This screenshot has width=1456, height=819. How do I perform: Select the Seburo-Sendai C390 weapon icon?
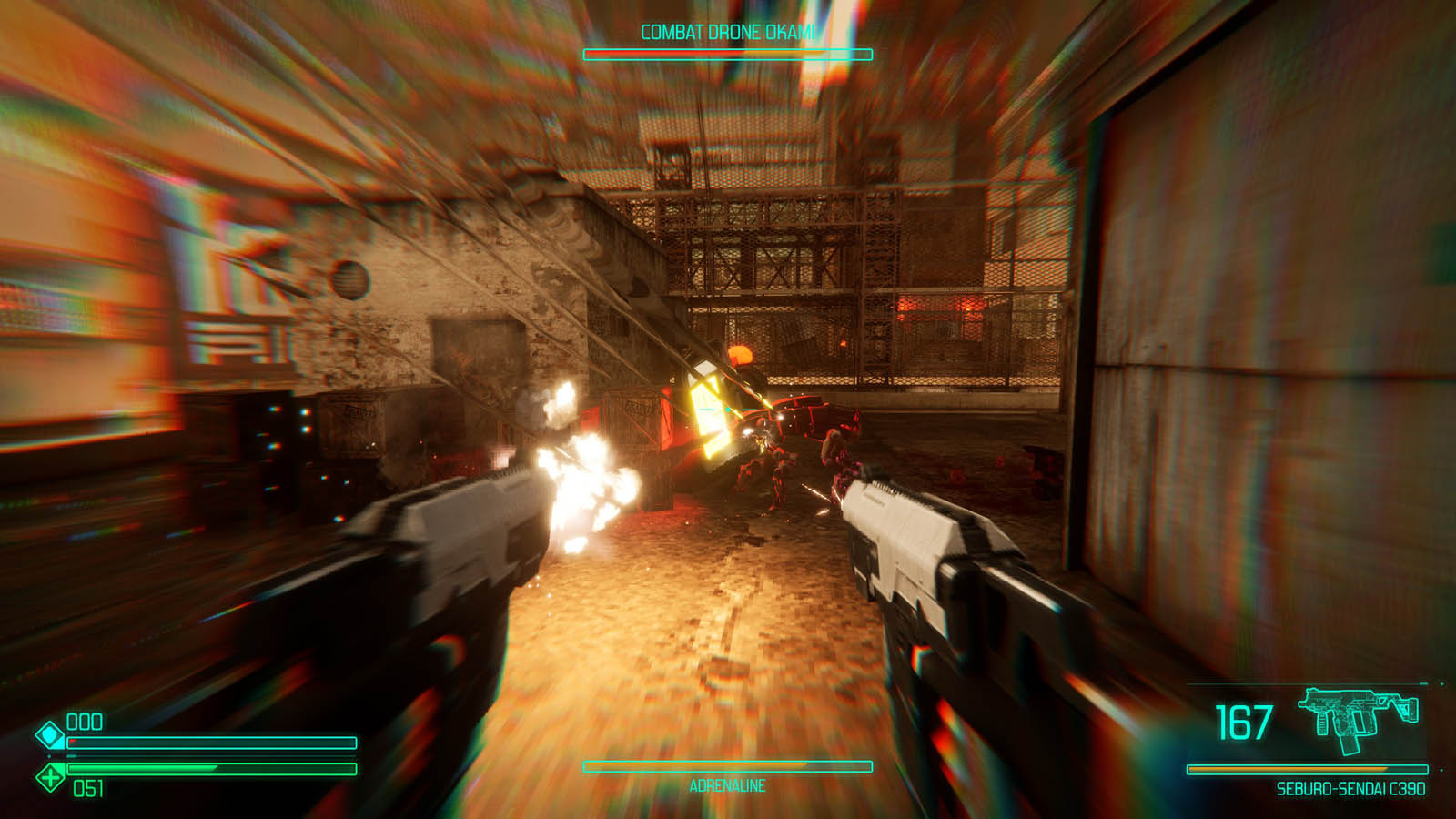coord(1358,719)
